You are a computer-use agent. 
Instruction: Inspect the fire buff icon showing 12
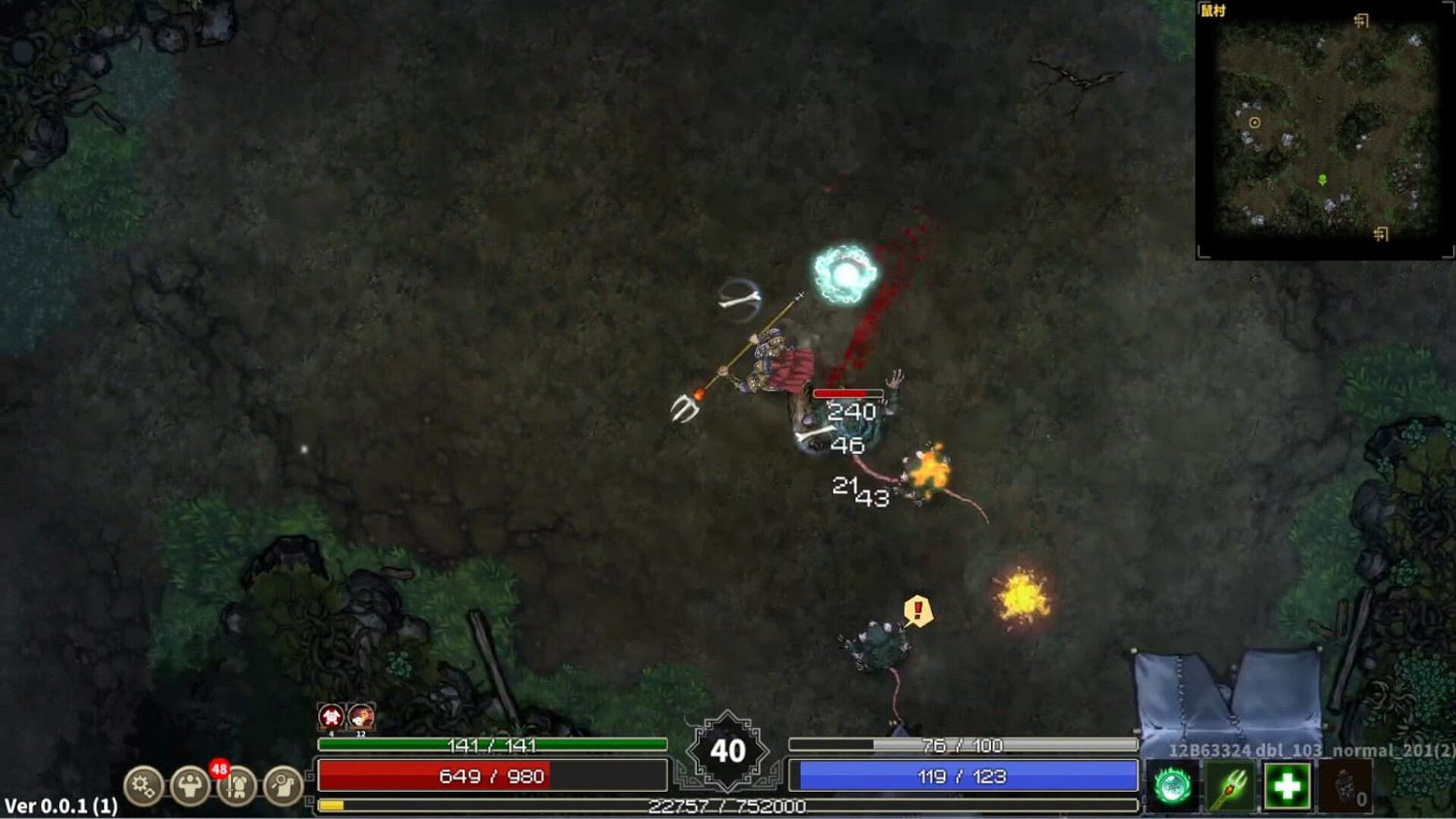[x=359, y=715]
